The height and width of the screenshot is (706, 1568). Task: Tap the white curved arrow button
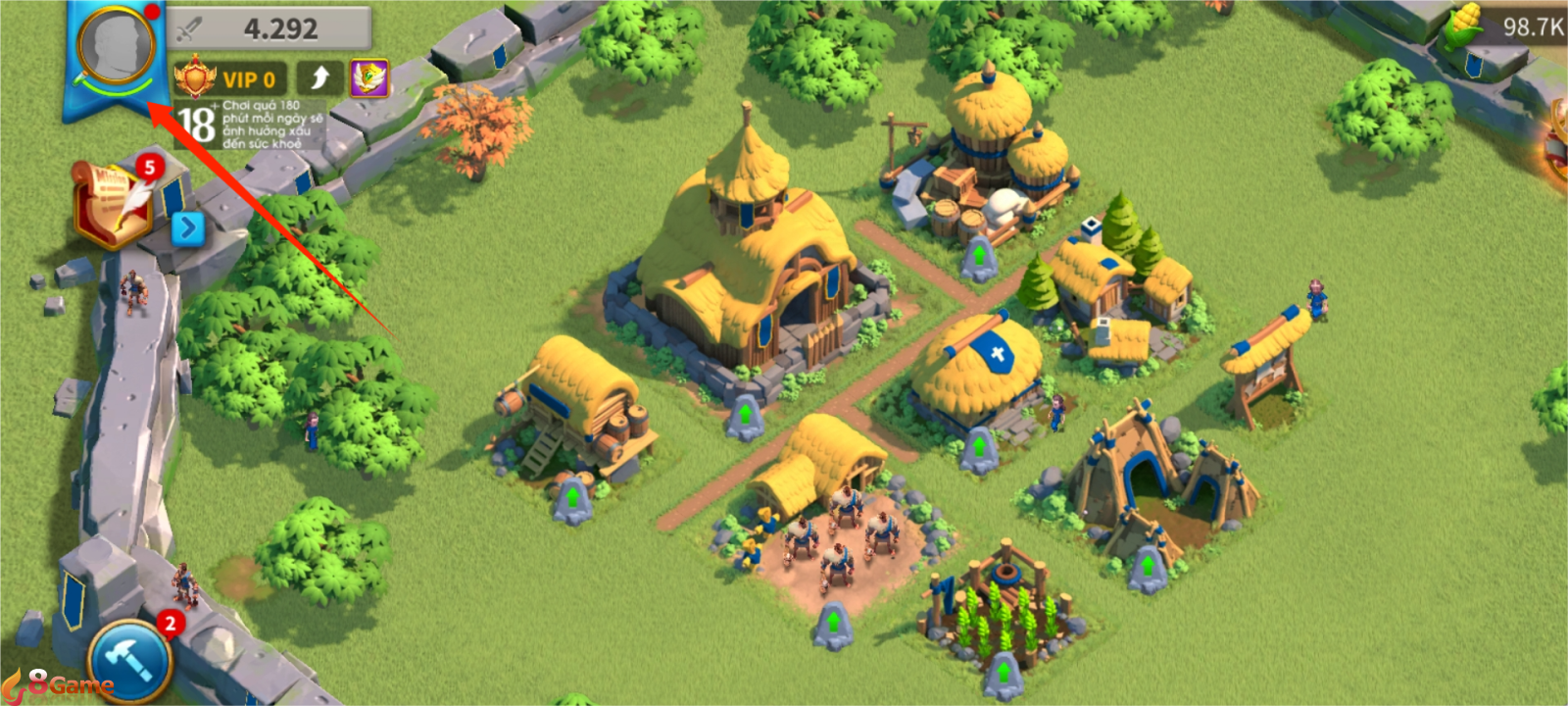[x=319, y=78]
